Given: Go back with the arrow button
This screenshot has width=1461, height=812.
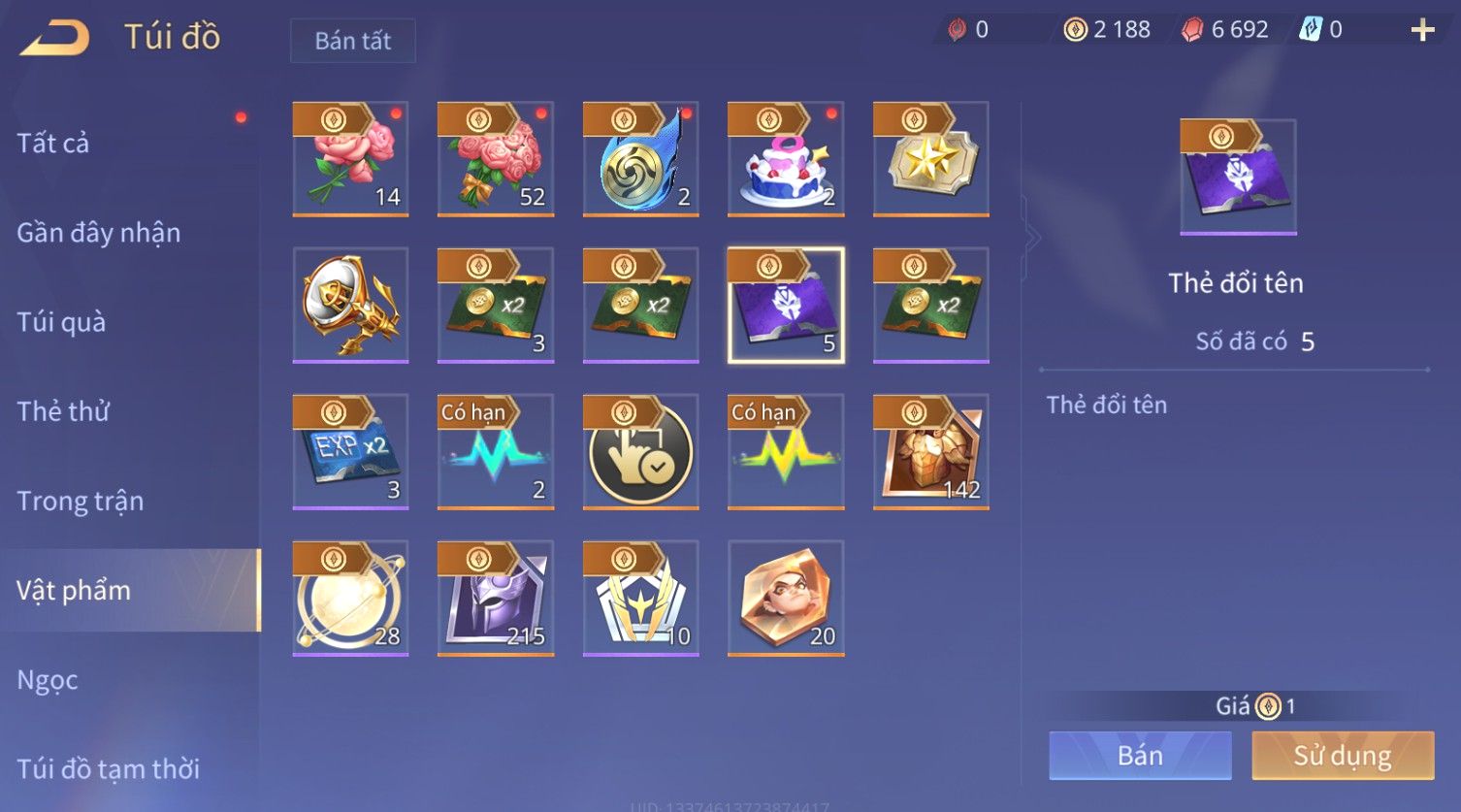Looking at the screenshot, I should [x=55, y=38].
